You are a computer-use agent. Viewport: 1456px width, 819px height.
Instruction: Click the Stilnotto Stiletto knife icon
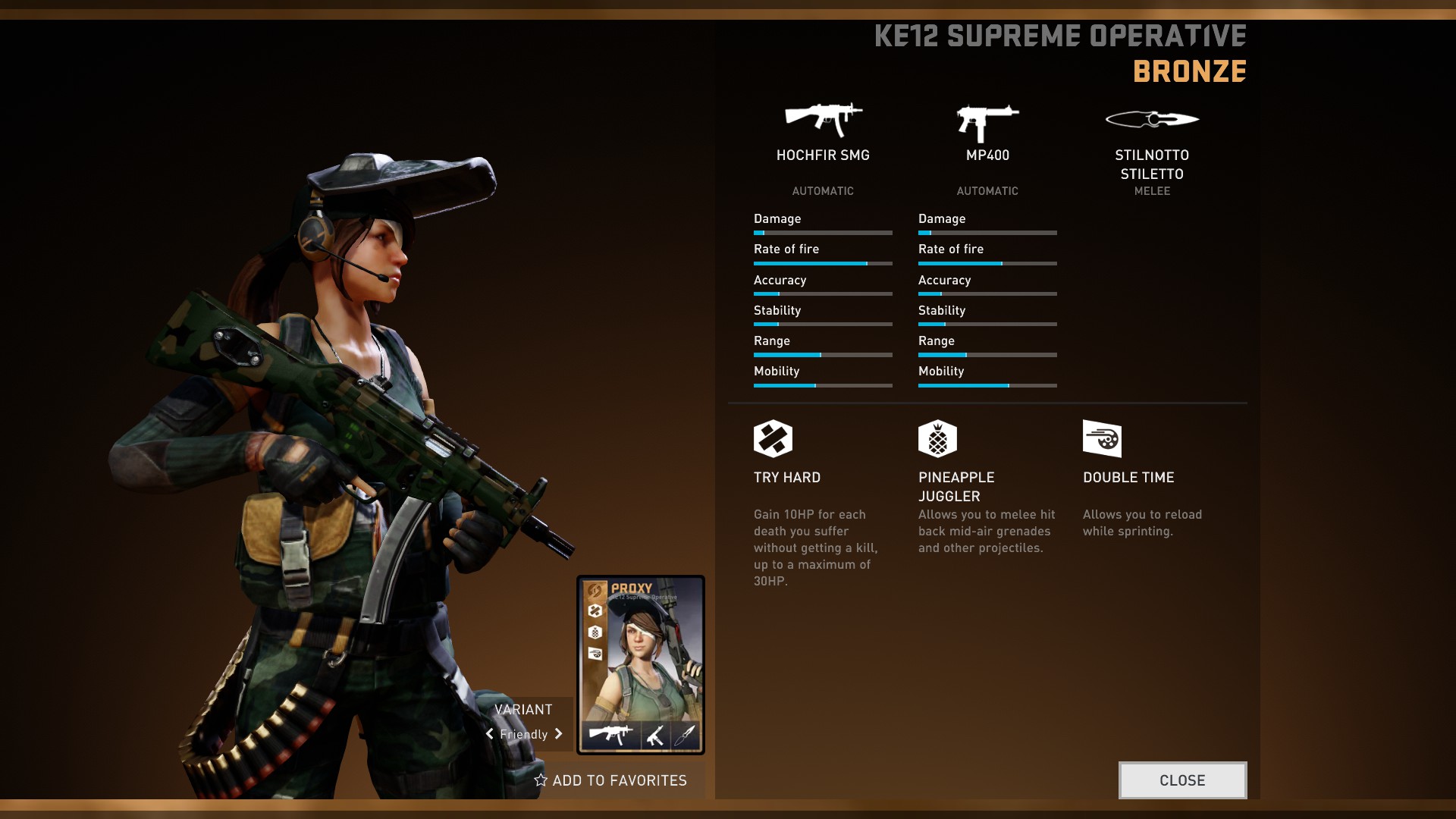(x=1152, y=119)
